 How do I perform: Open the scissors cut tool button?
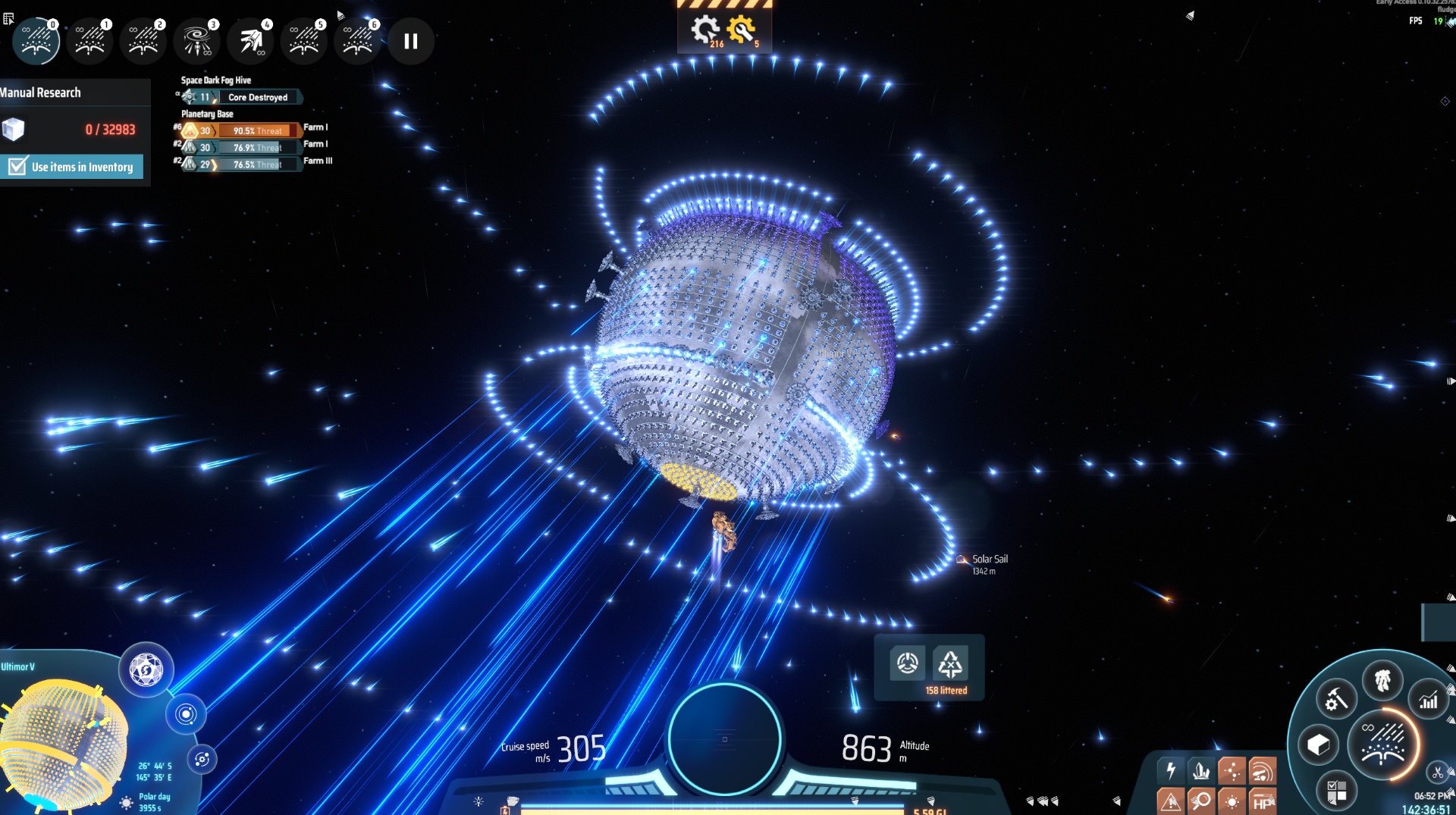pyautogui.click(x=1437, y=773)
